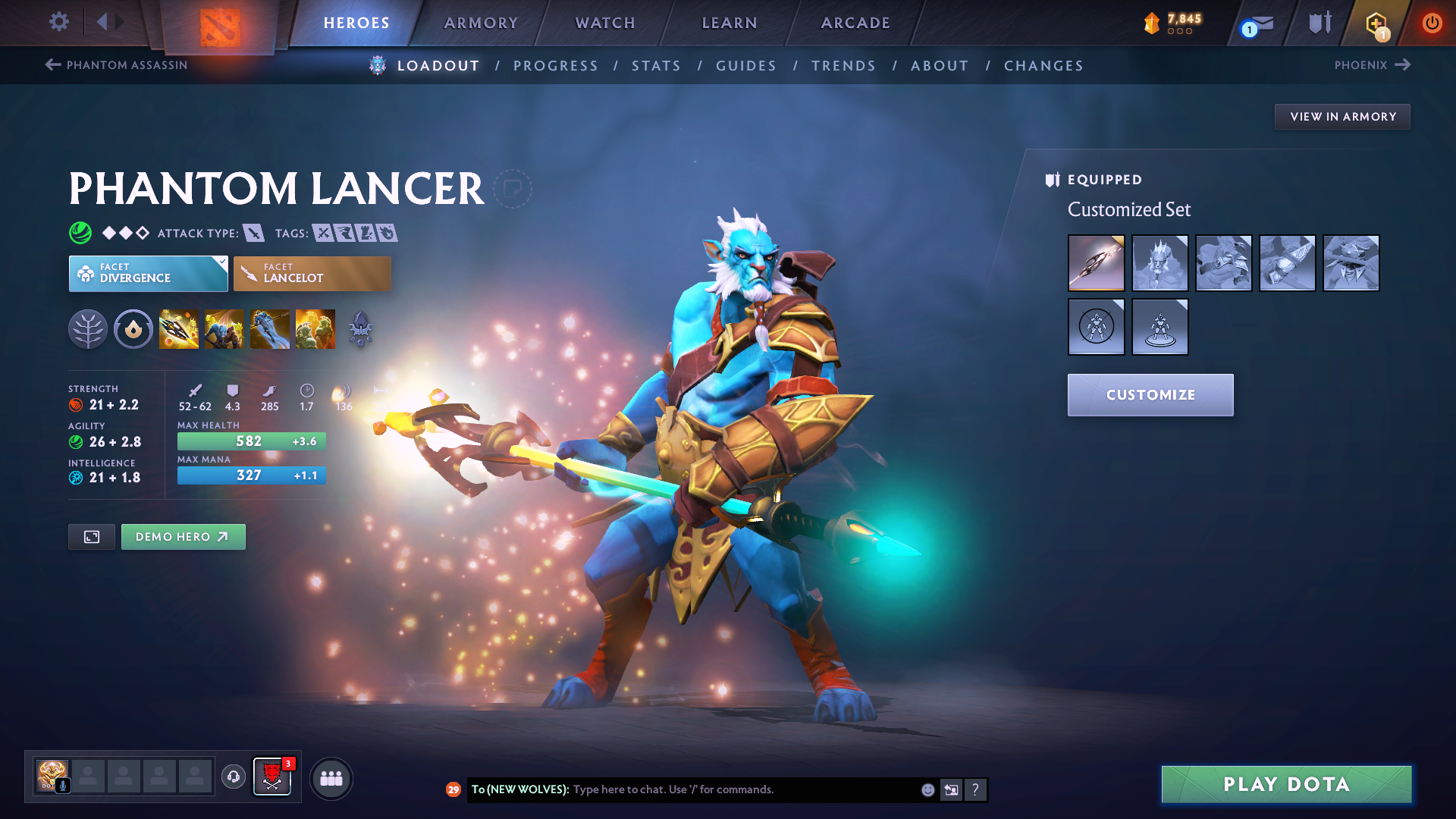The width and height of the screenshot is (1456, 819).
Task: Click the DEMO HERO button
Action: (183, 536)
